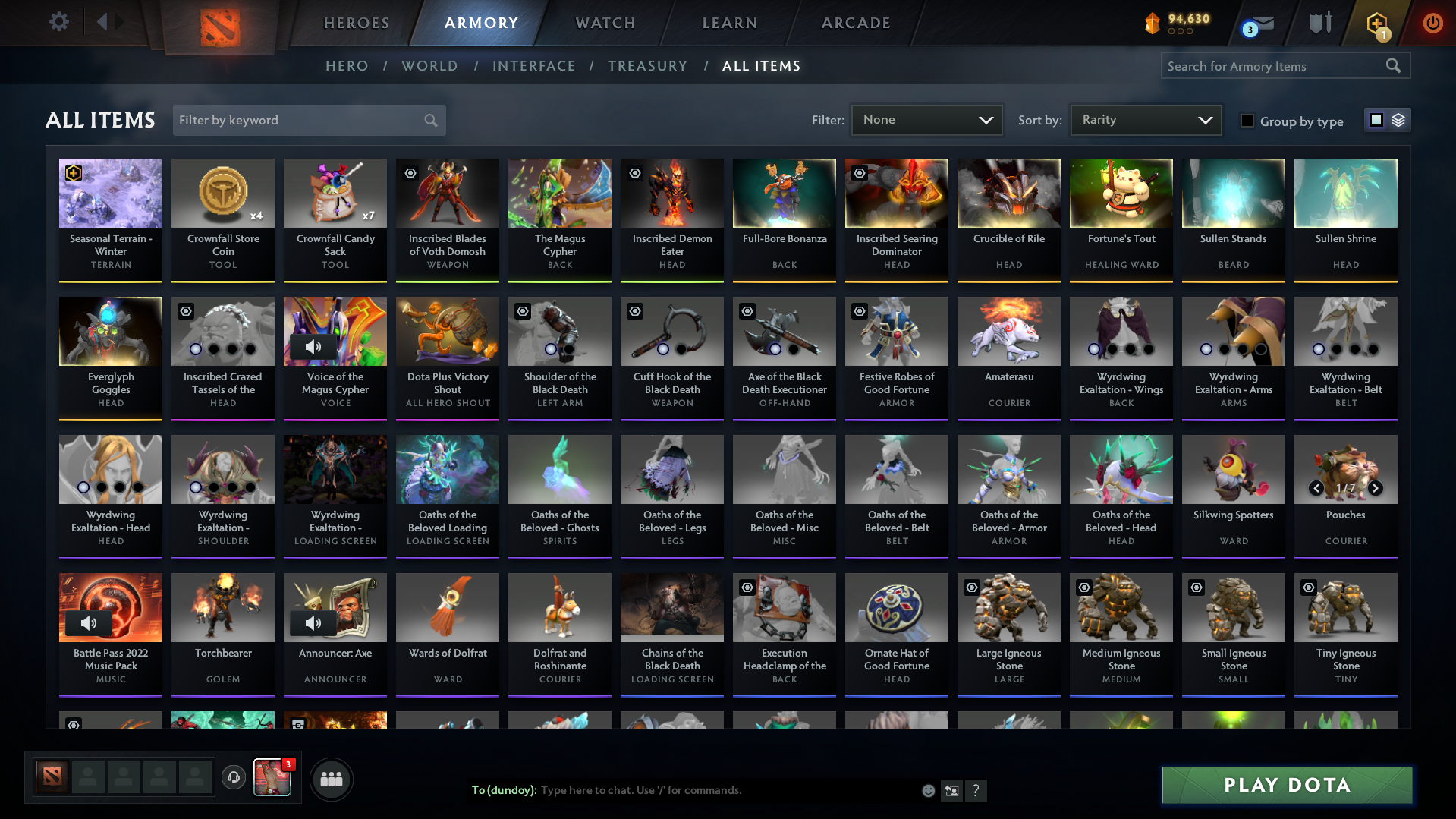Viewport: 1456px width, 819px height.
Task: Enable the Group by type checkbox
Action: coord(1247,121)
